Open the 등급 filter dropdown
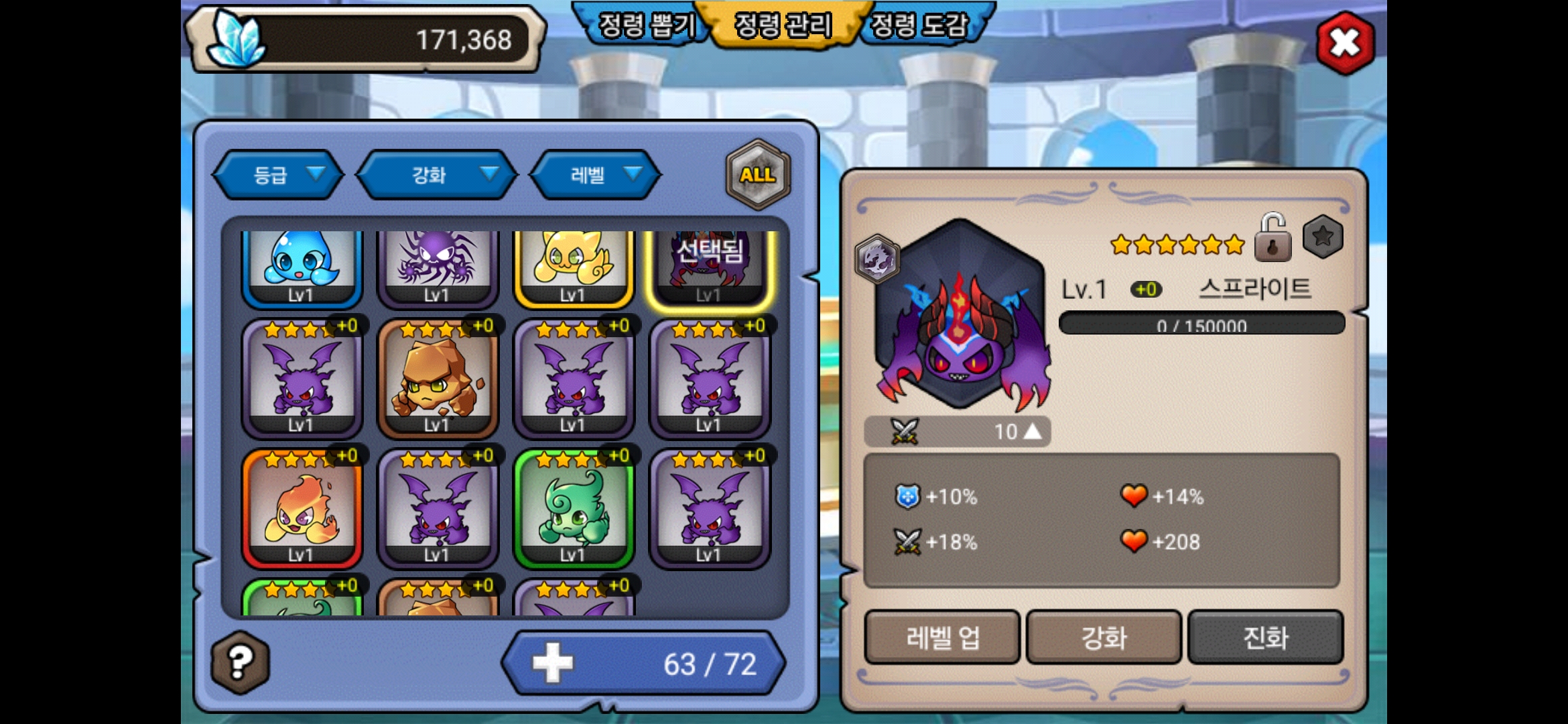 [279, 175]
